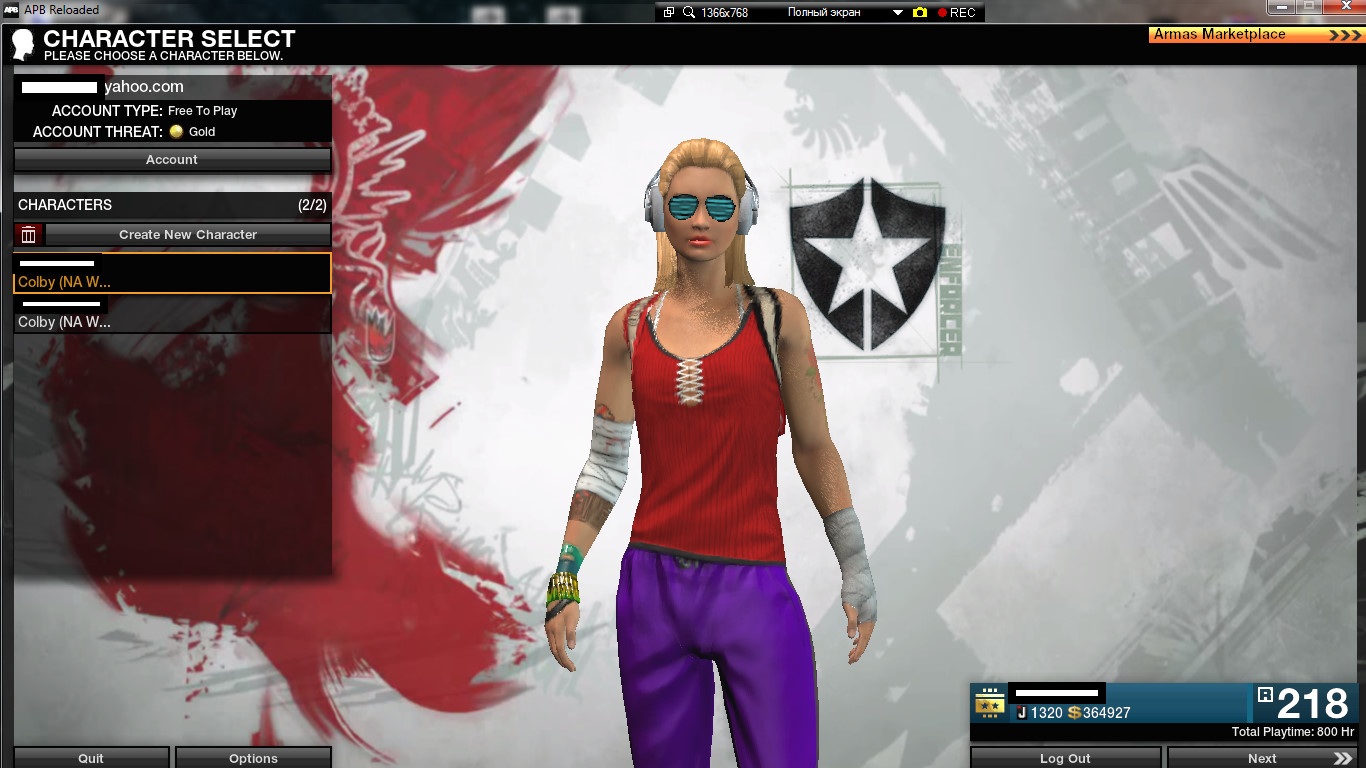Log Out of the account
The height and width of the screenshot is (768, 1366).
click(1065, 758)
